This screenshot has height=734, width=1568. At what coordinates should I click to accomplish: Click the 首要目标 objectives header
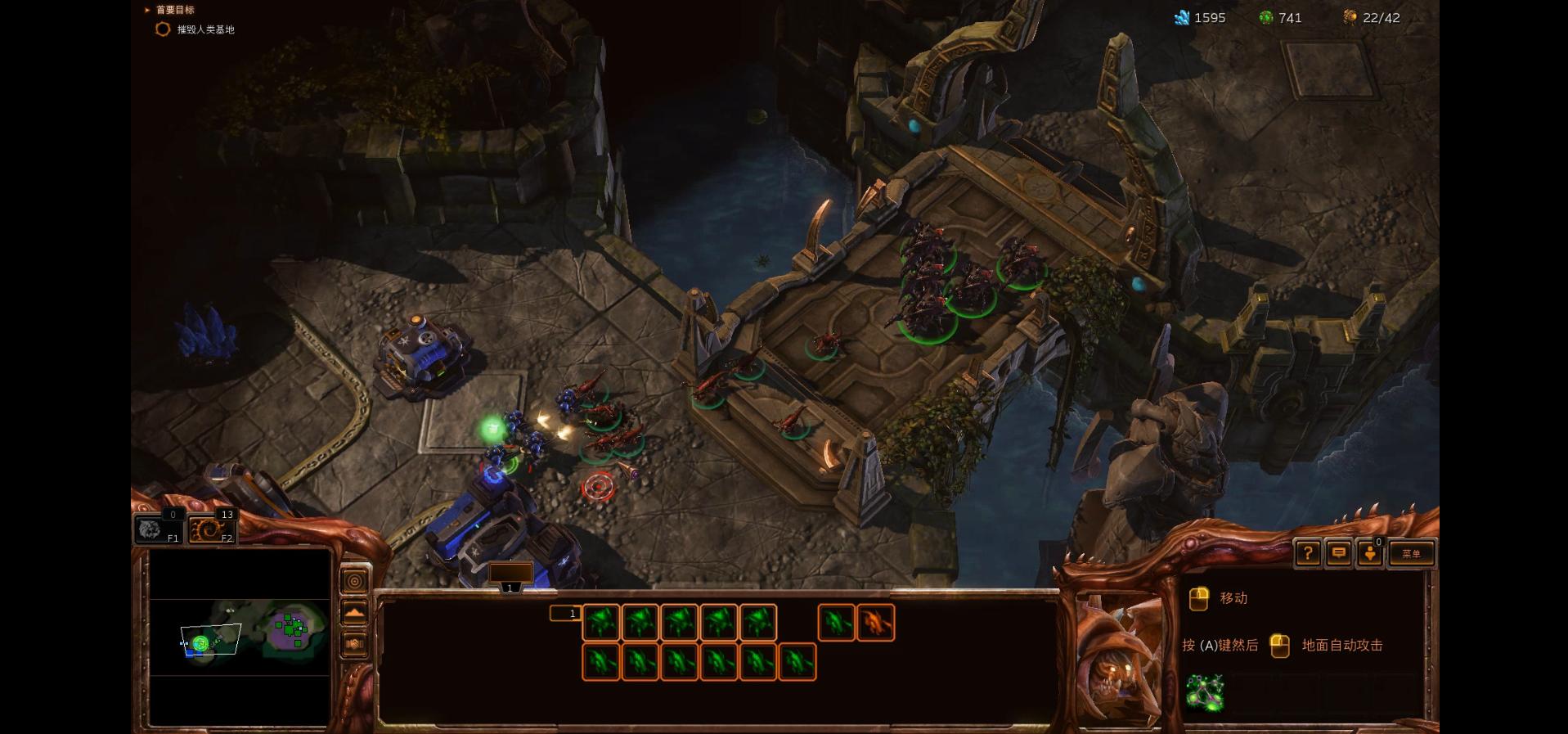point(174,10)
